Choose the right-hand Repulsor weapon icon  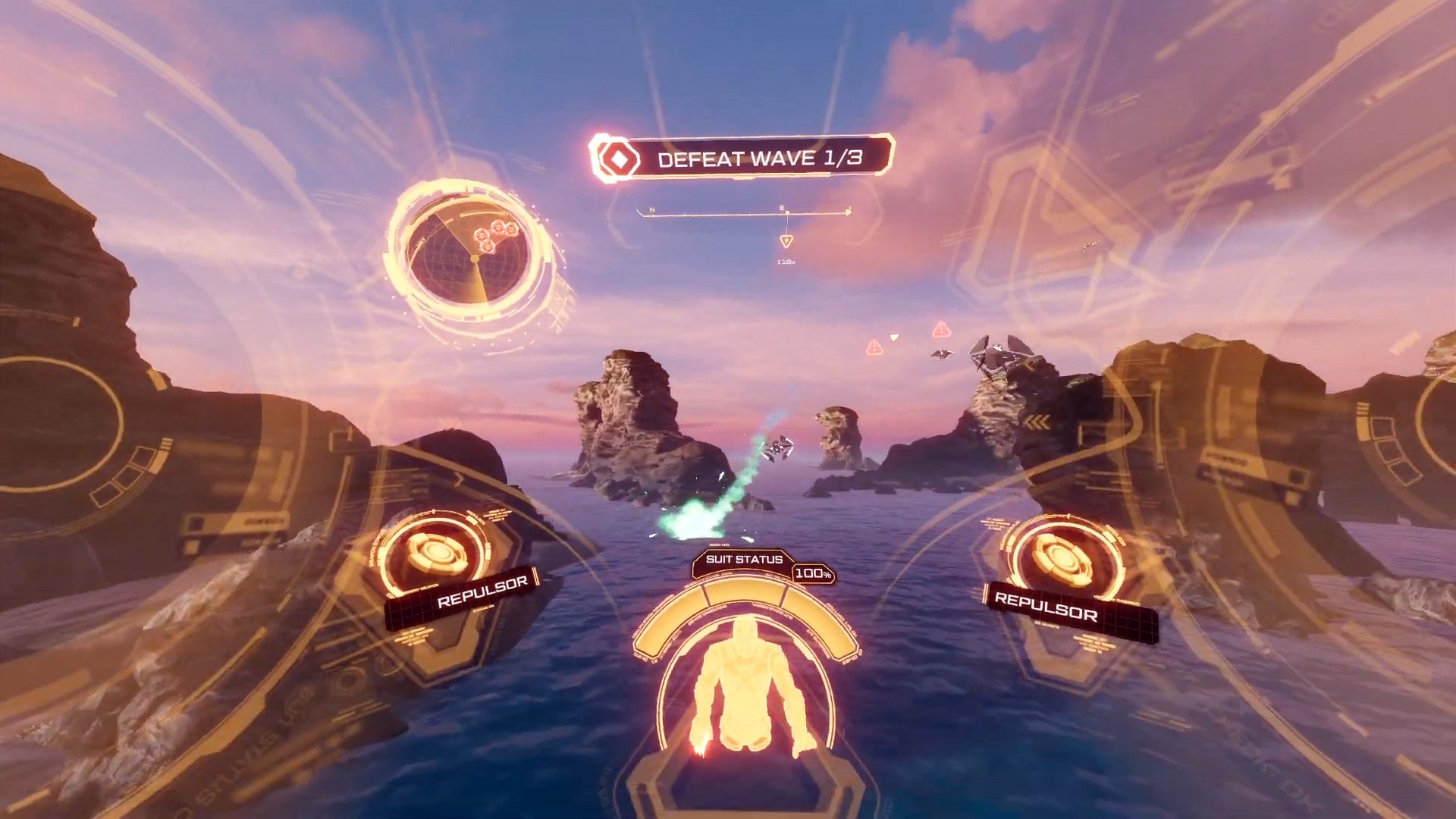(1063, 557)
